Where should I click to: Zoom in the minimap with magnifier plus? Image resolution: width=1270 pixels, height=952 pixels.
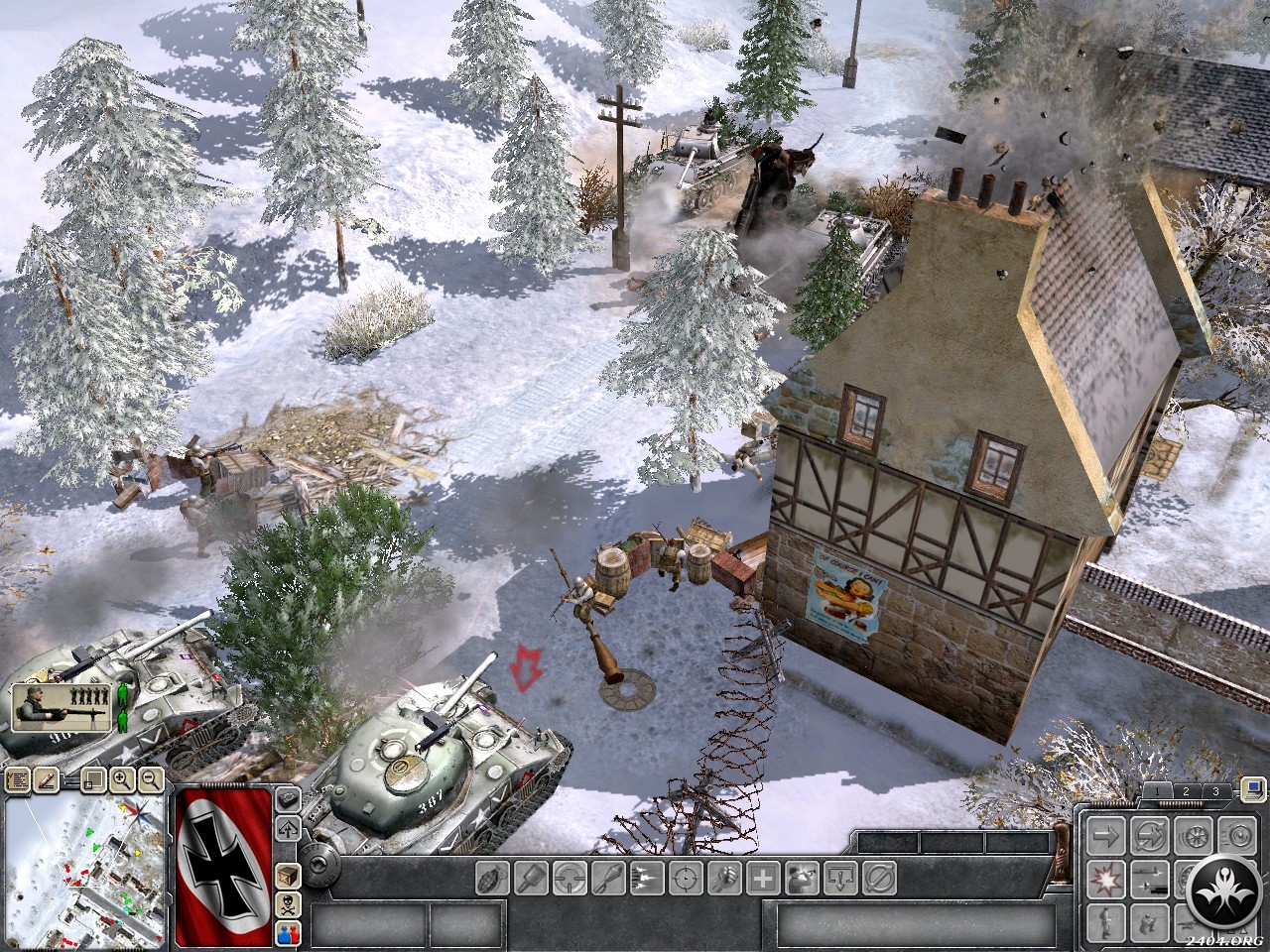point(122,779)
